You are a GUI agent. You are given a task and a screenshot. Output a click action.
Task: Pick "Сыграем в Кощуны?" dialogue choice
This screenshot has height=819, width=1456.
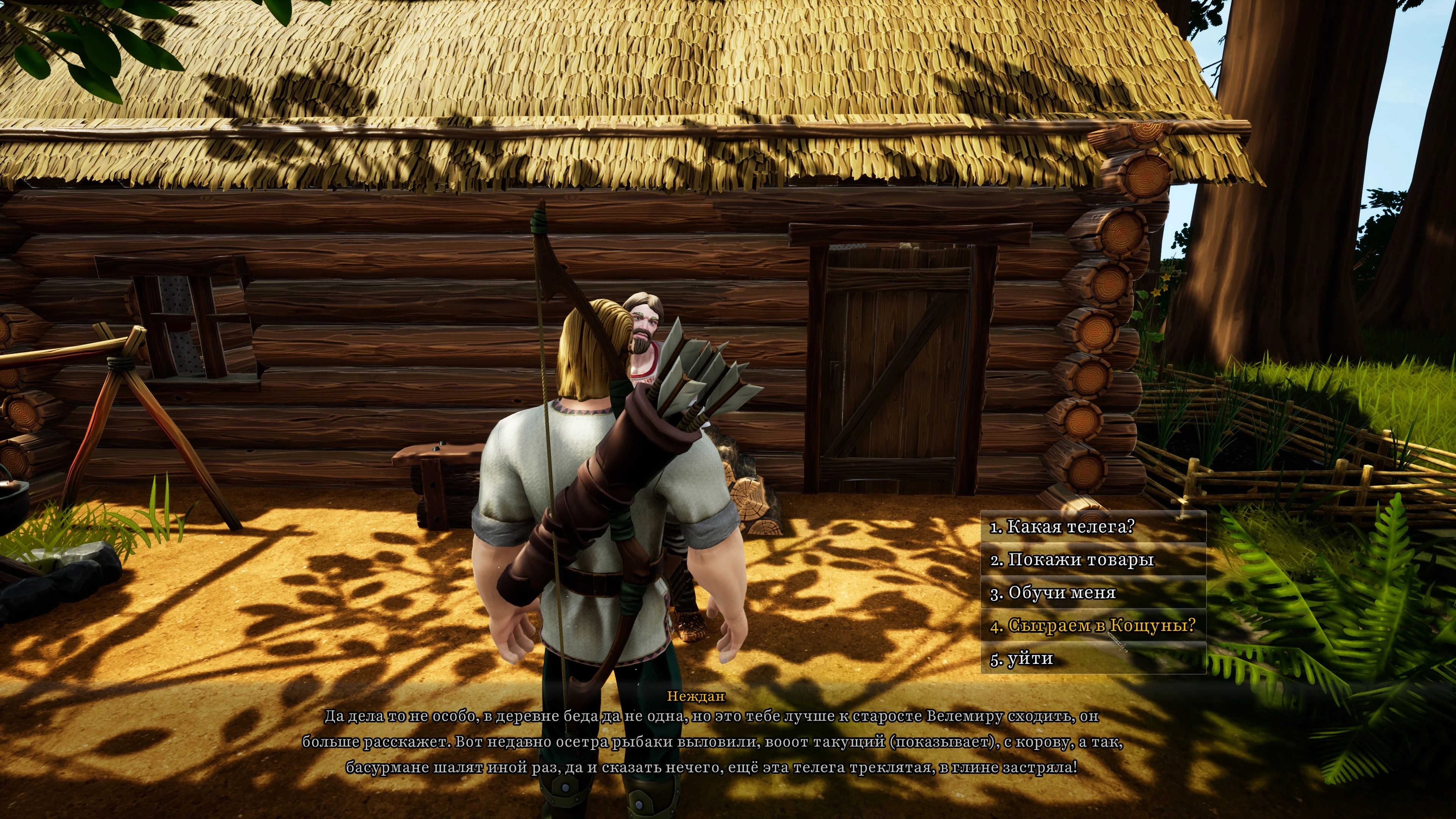point(1093,626)
